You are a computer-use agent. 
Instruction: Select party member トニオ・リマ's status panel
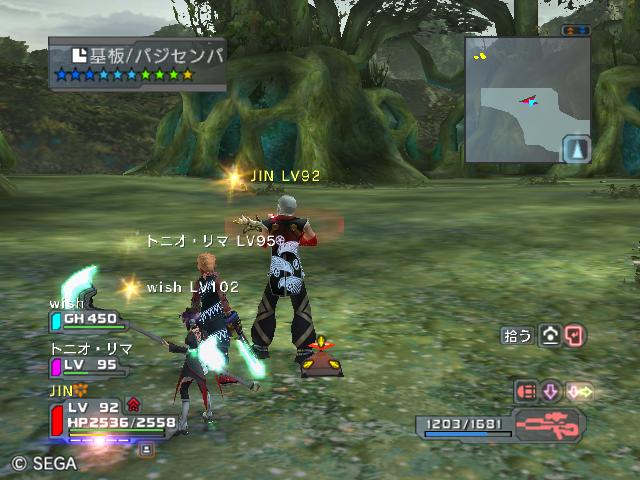click(88, 365)
